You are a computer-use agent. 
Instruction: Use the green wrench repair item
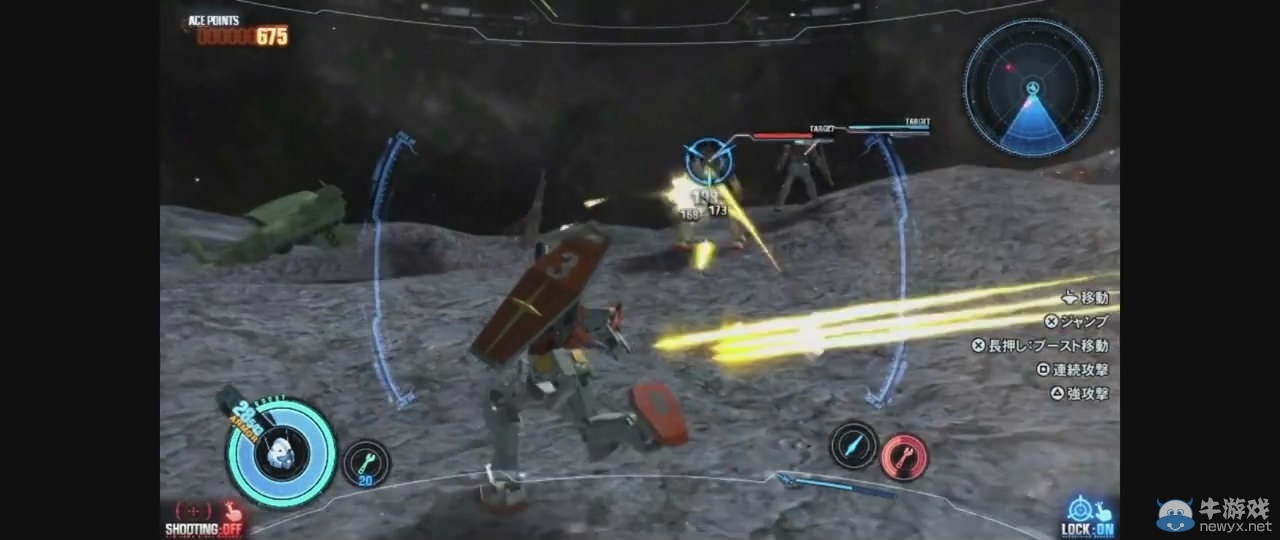coord(366,464)
